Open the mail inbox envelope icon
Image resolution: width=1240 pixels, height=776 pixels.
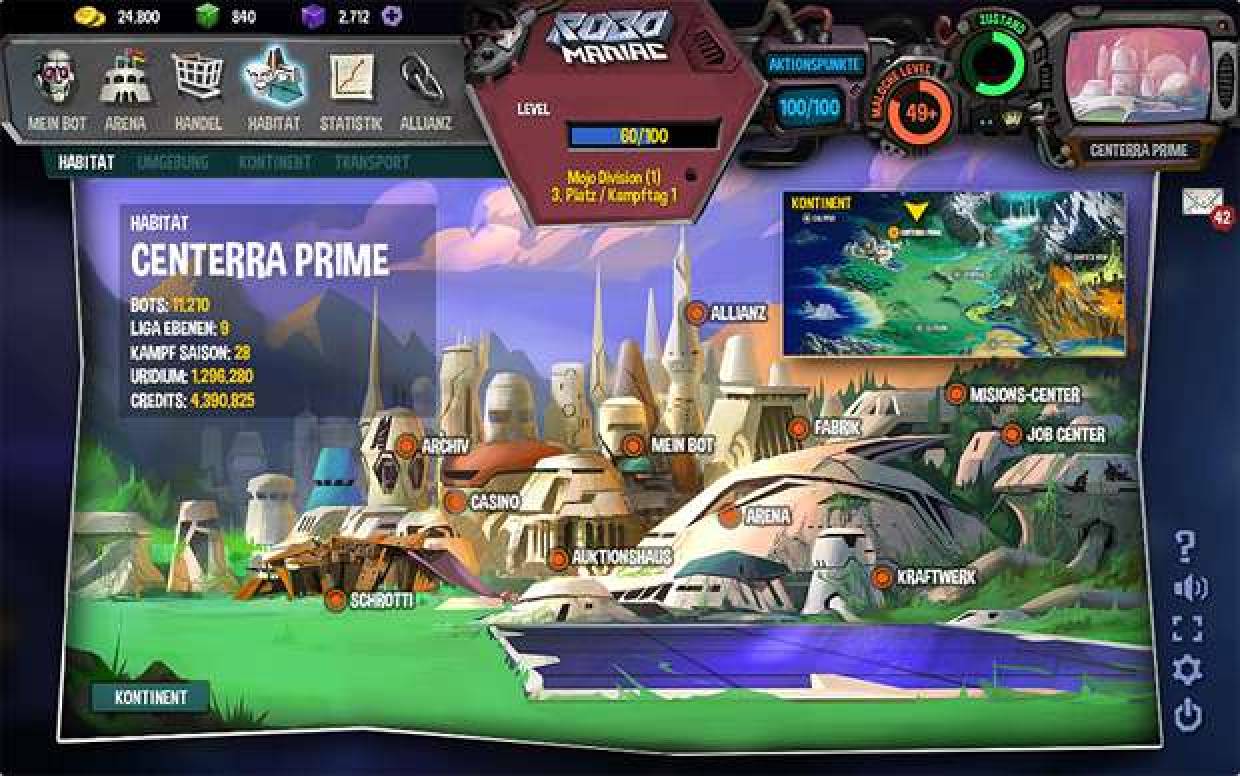pos(1201,202)
